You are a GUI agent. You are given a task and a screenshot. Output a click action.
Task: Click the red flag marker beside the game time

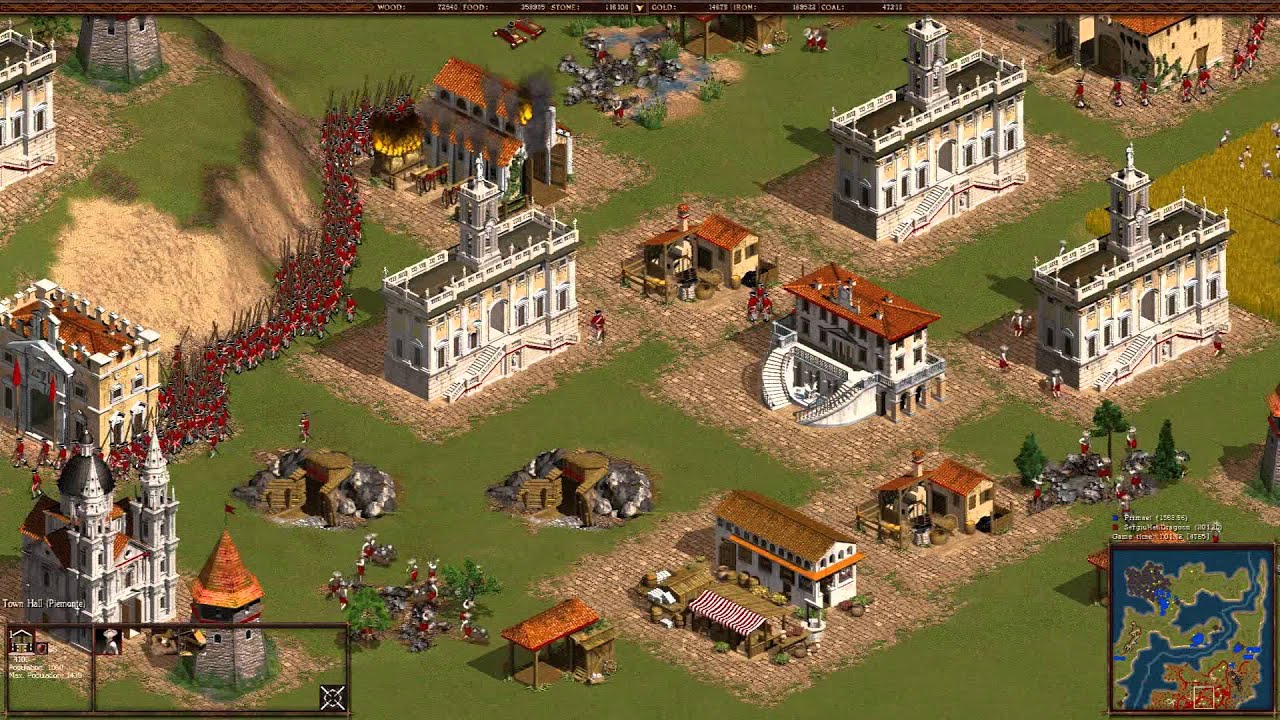click(1217, 538)
